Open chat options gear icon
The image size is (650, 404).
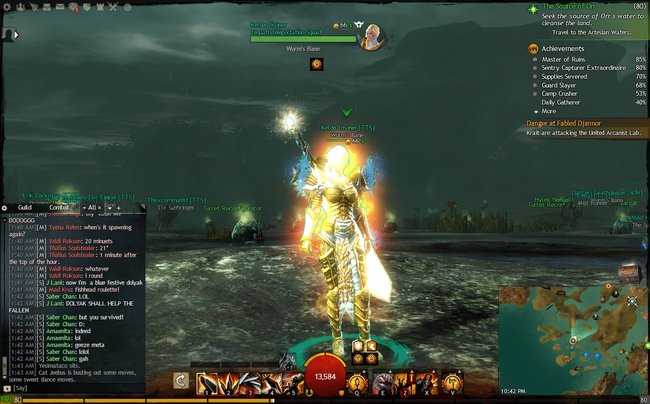tap(5, 207)
